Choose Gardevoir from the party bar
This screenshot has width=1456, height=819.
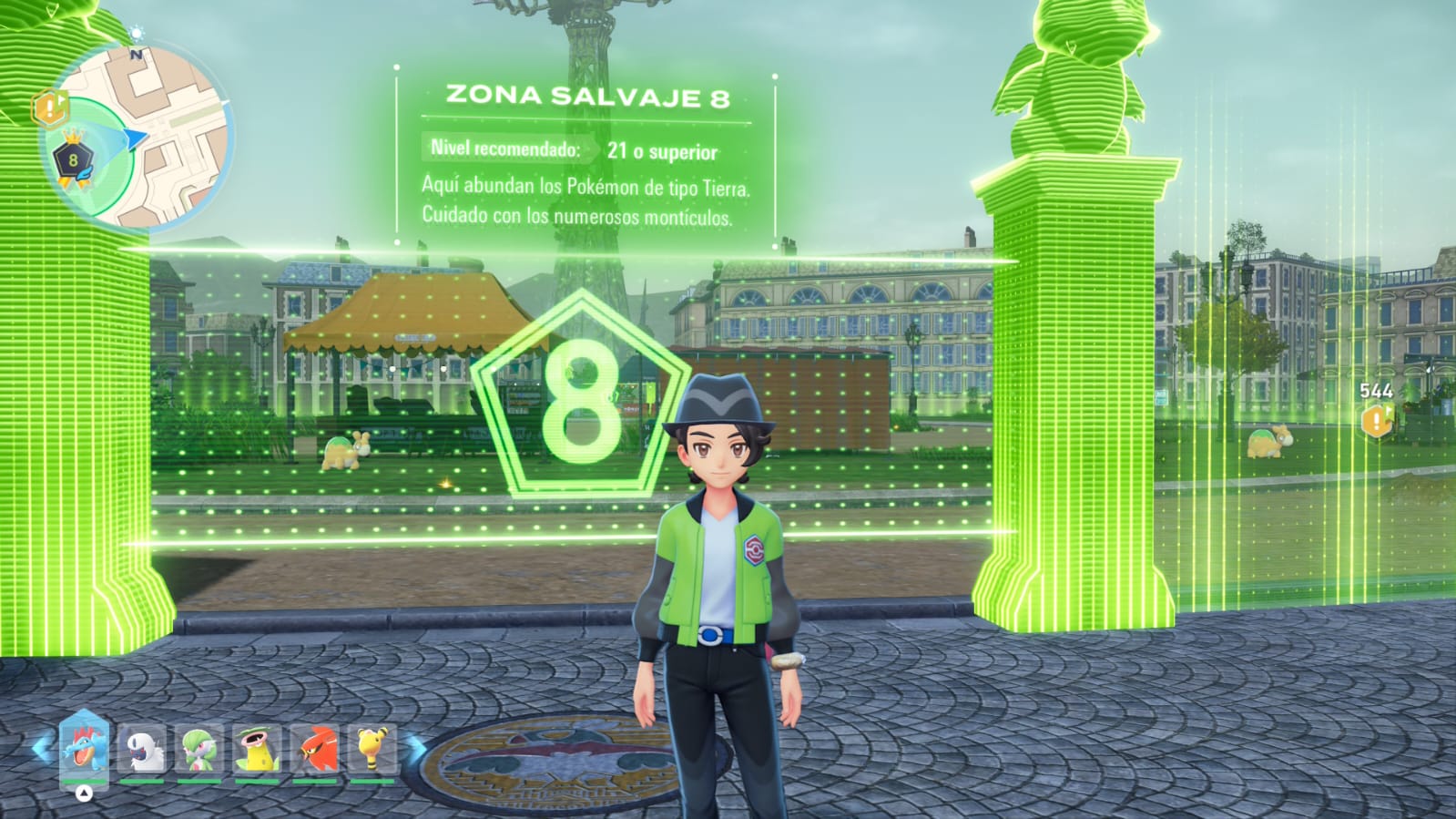pyautogui.click(x=199, y=749)
